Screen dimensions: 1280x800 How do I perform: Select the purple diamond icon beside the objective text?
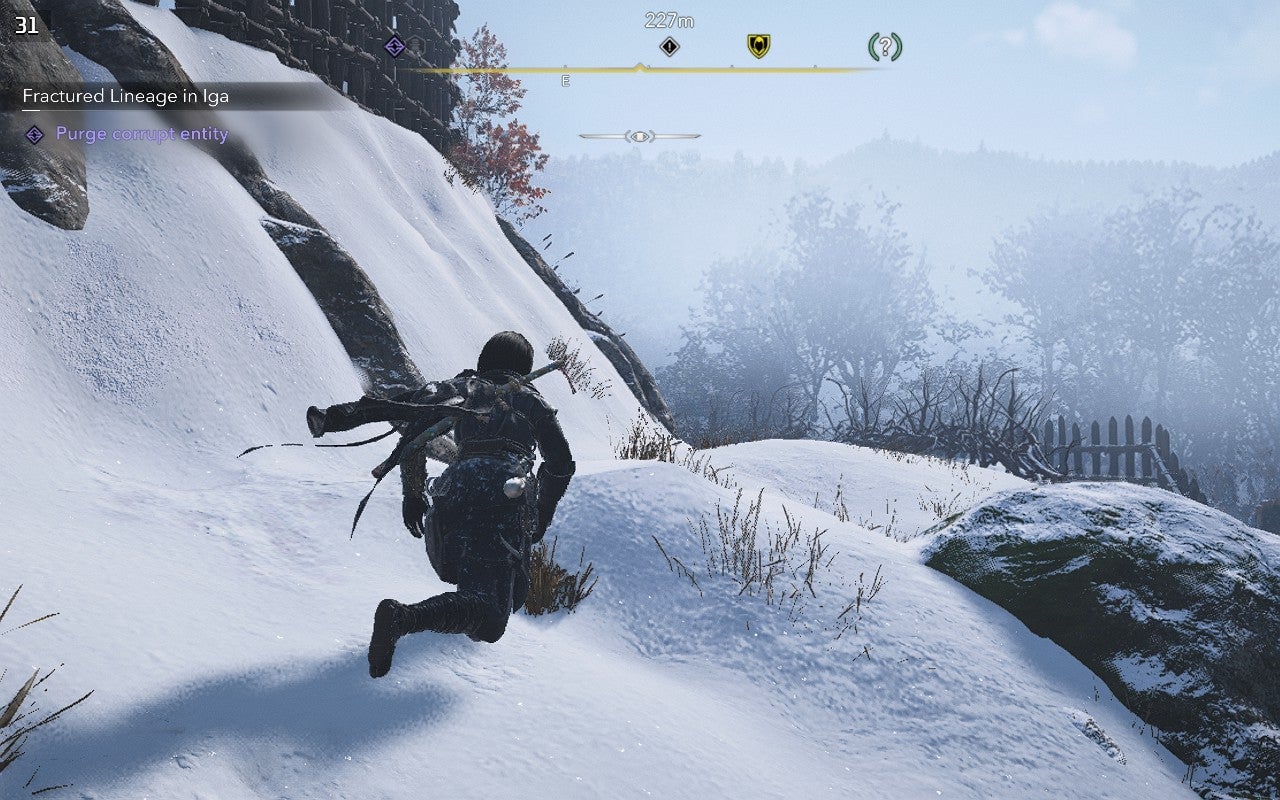pyautogui.click(x=35, y=134)
